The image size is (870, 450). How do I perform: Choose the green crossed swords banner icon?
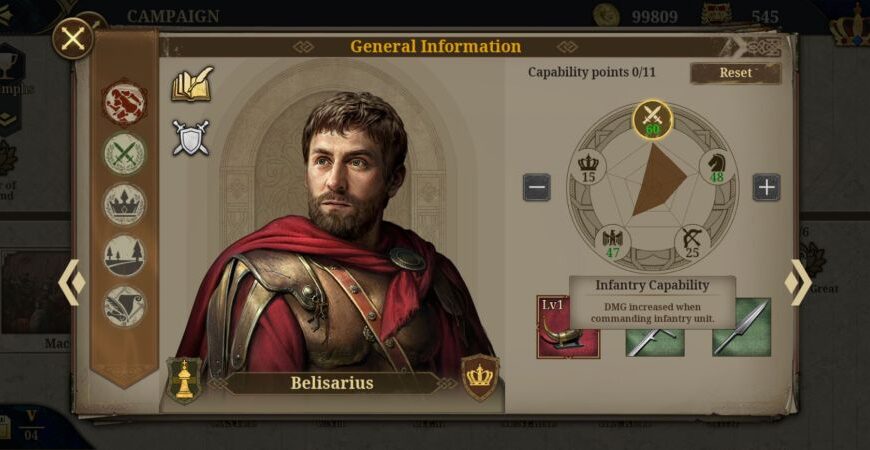point(125,154)
